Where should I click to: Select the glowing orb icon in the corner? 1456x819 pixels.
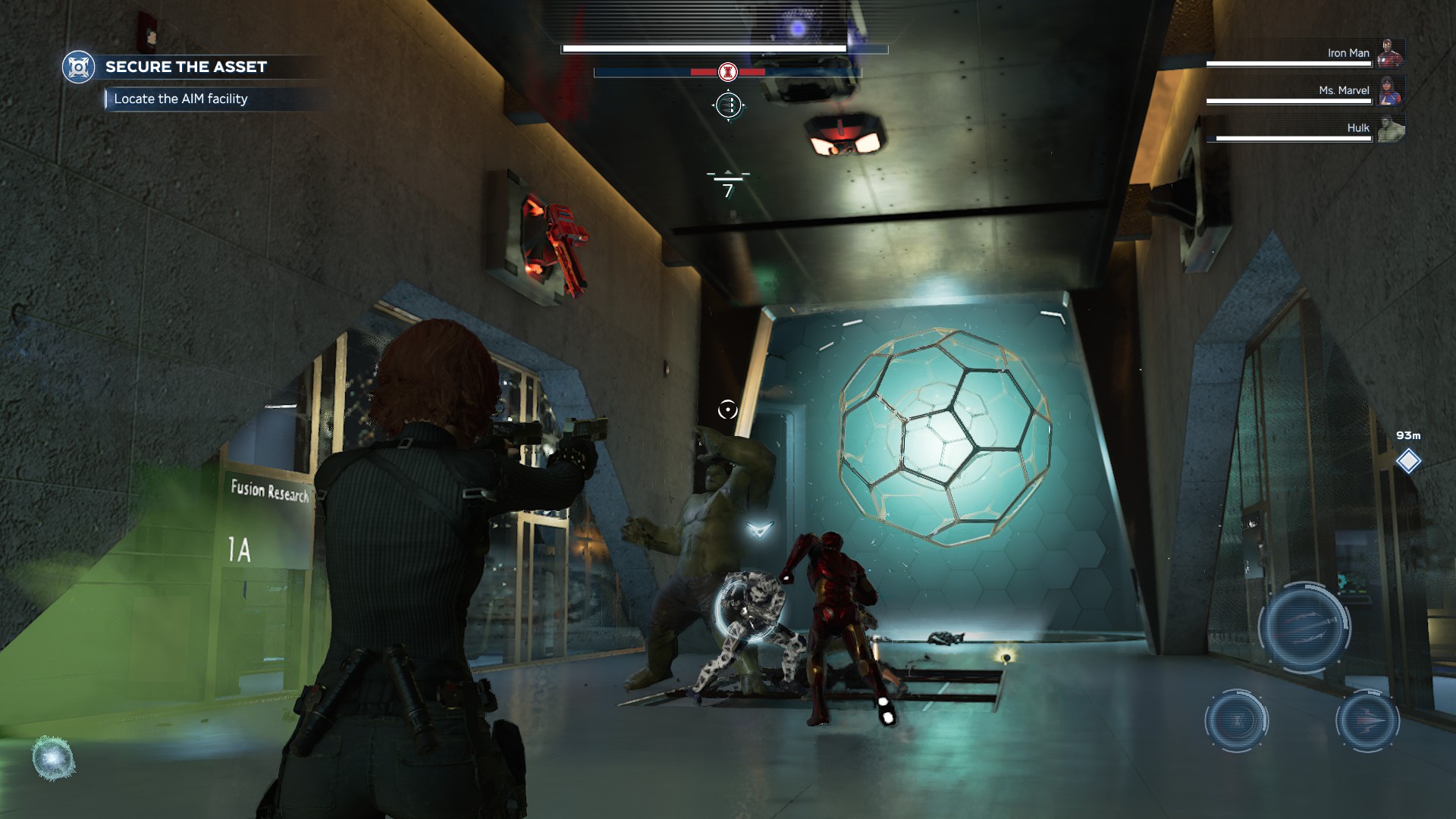[53, 758]
